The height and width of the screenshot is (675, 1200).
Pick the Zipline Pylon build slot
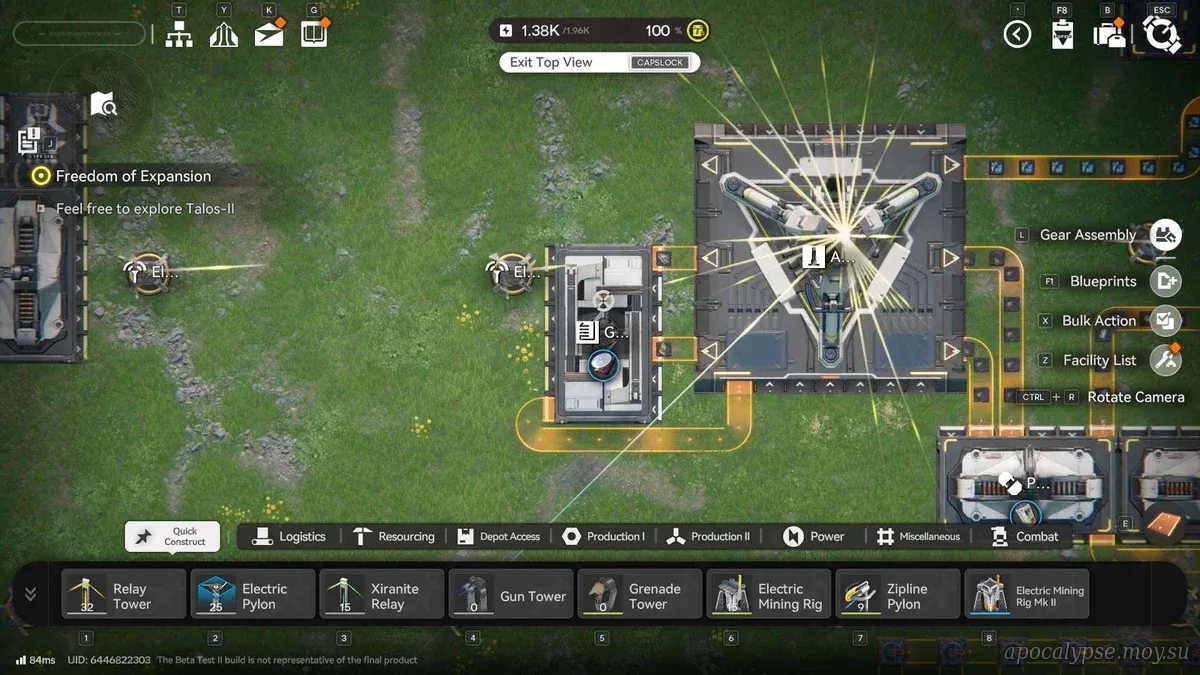897,596
